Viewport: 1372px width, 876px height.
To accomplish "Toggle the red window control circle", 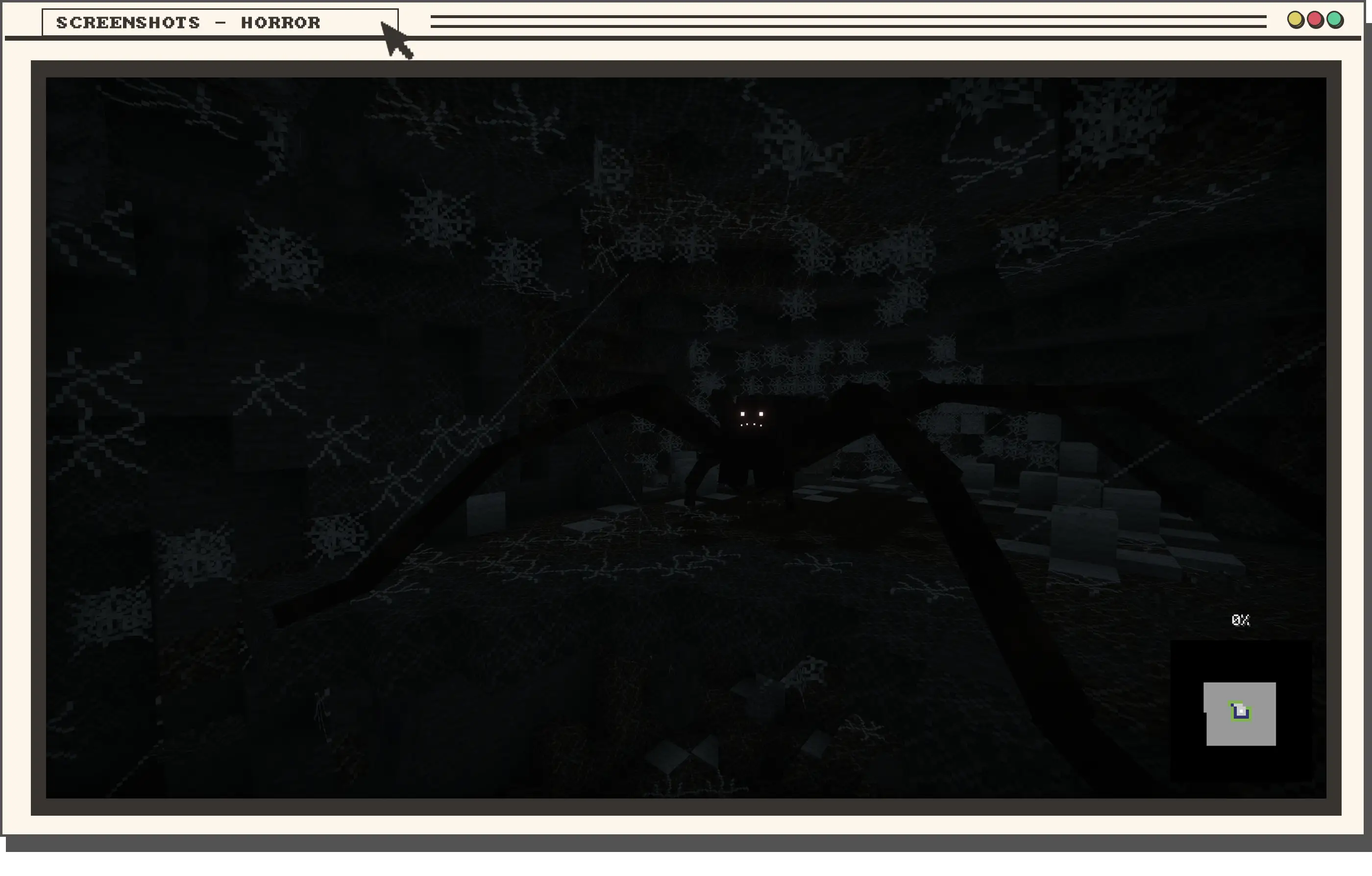I will (x=1316, y=20).
